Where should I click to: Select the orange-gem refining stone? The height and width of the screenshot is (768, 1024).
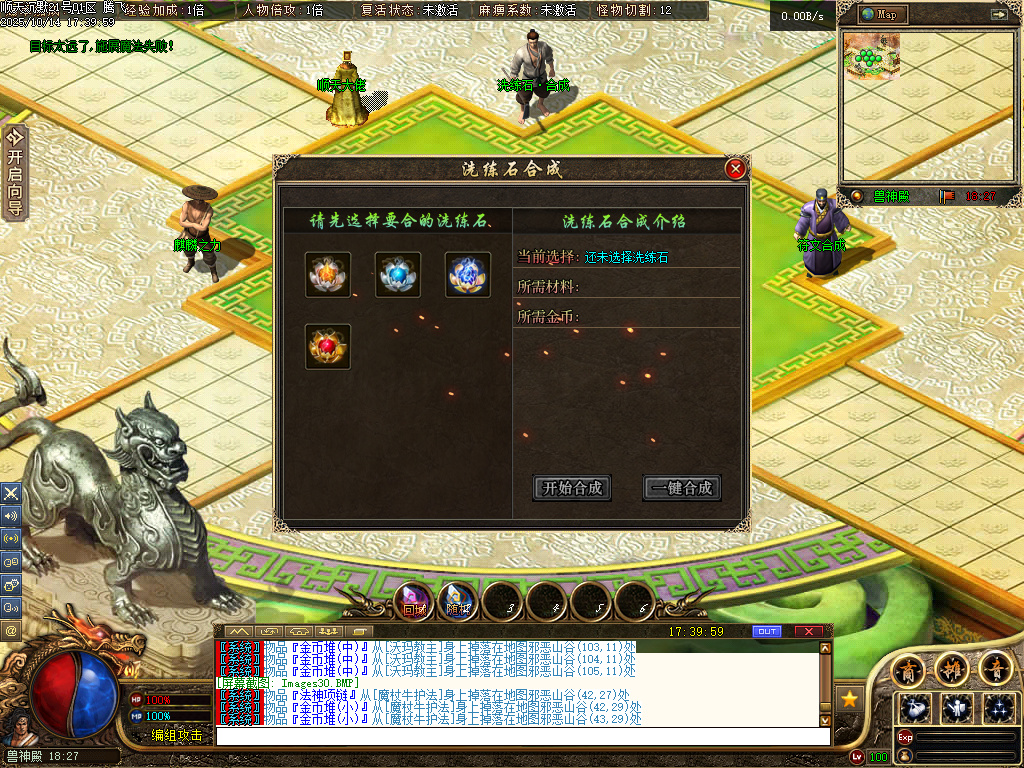tap(328, 275)
